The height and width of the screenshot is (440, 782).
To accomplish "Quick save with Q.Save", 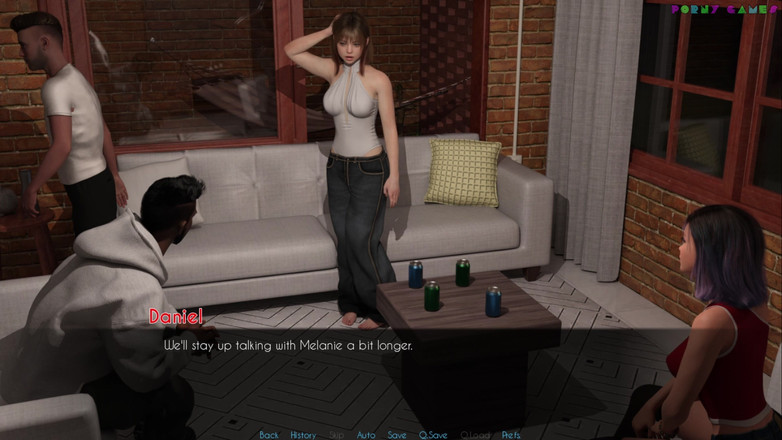I will 433,435.
